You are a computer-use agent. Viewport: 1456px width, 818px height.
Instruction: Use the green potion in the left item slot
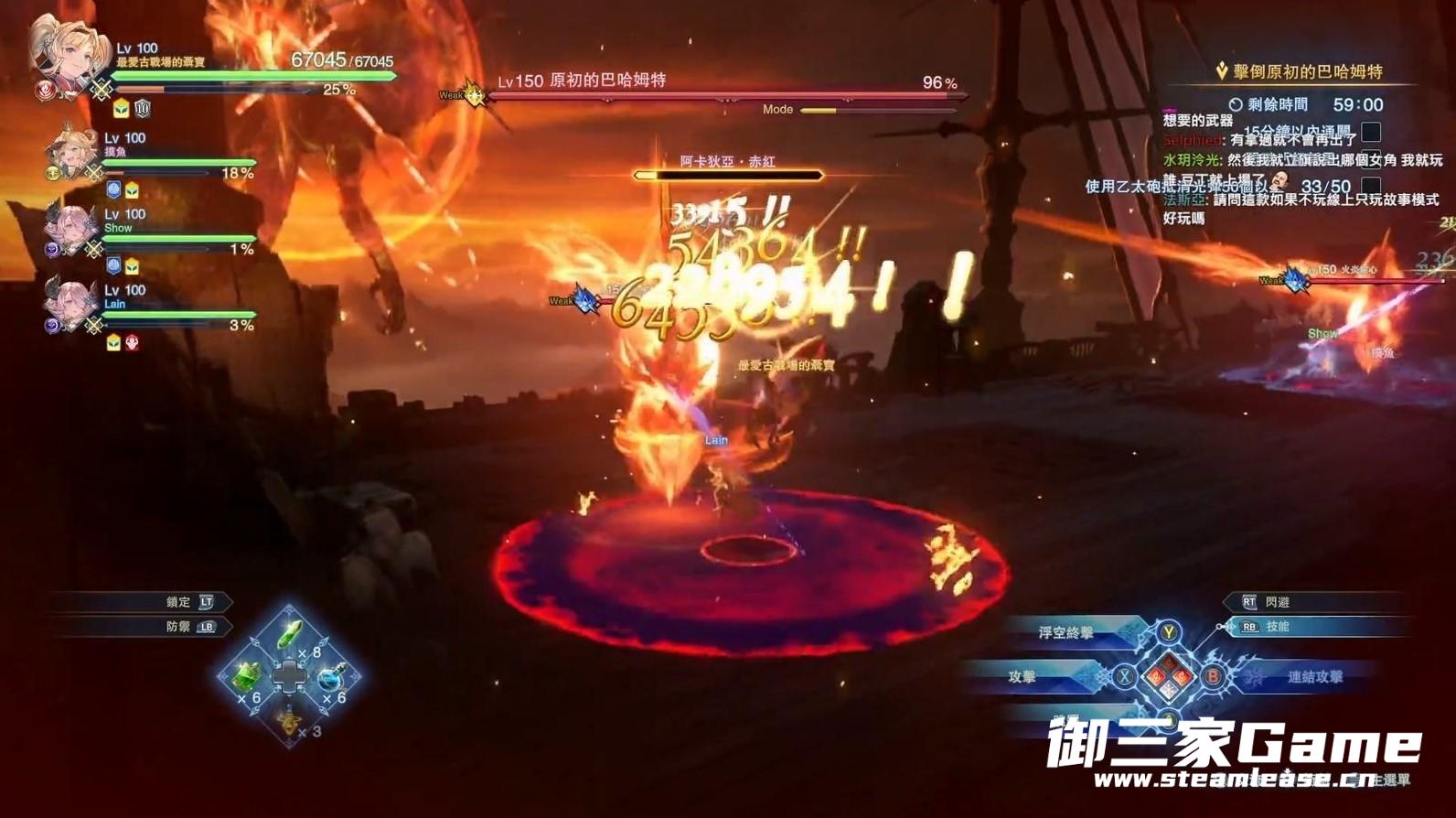(247, 677)
